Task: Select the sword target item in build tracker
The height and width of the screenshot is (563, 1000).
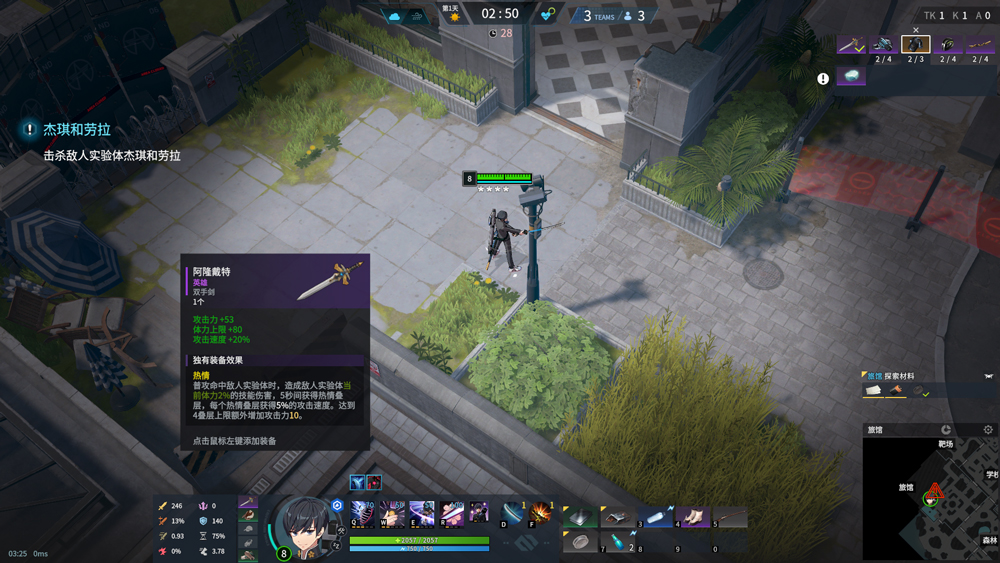Action: click(851, 44)
